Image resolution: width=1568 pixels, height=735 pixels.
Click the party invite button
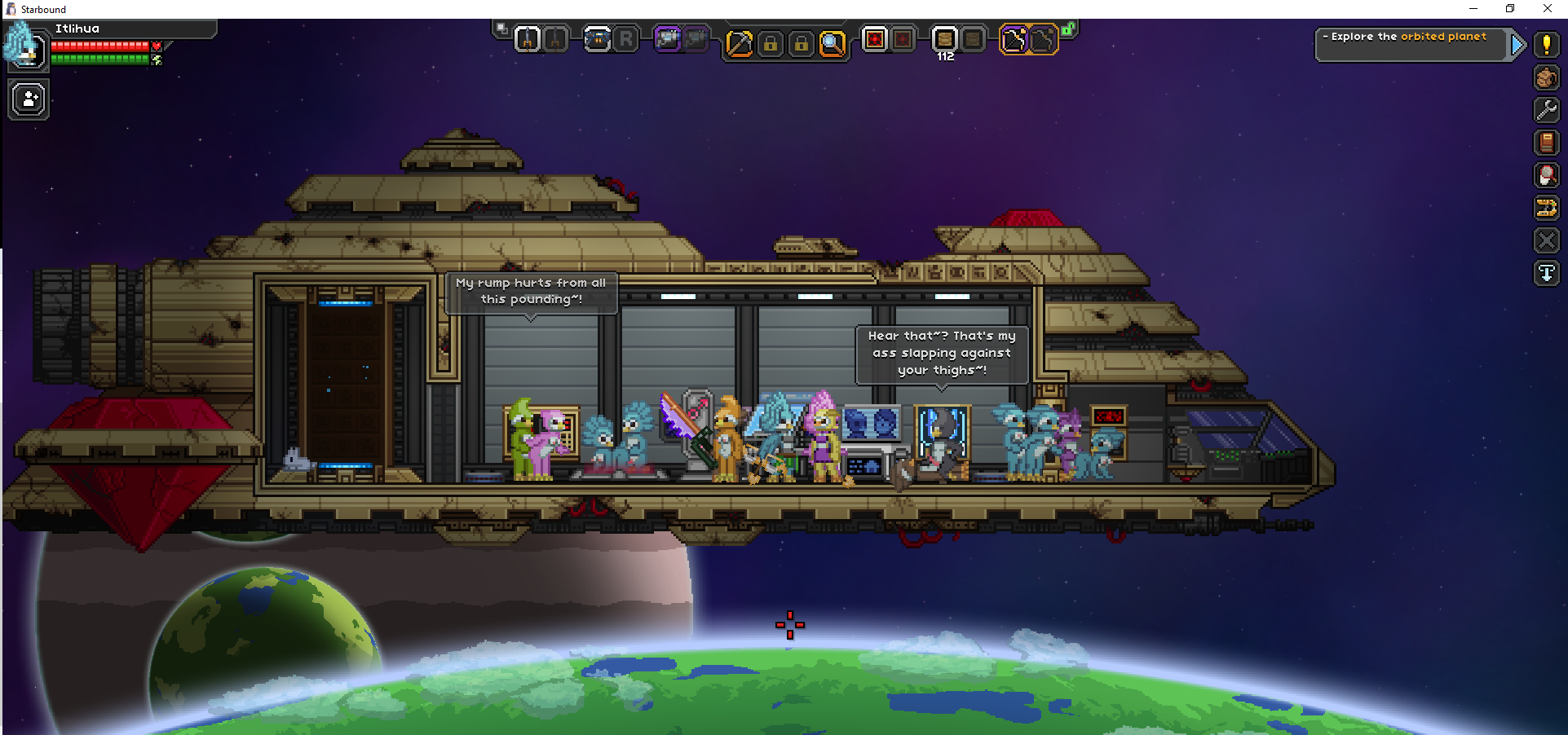coord(29,99)
